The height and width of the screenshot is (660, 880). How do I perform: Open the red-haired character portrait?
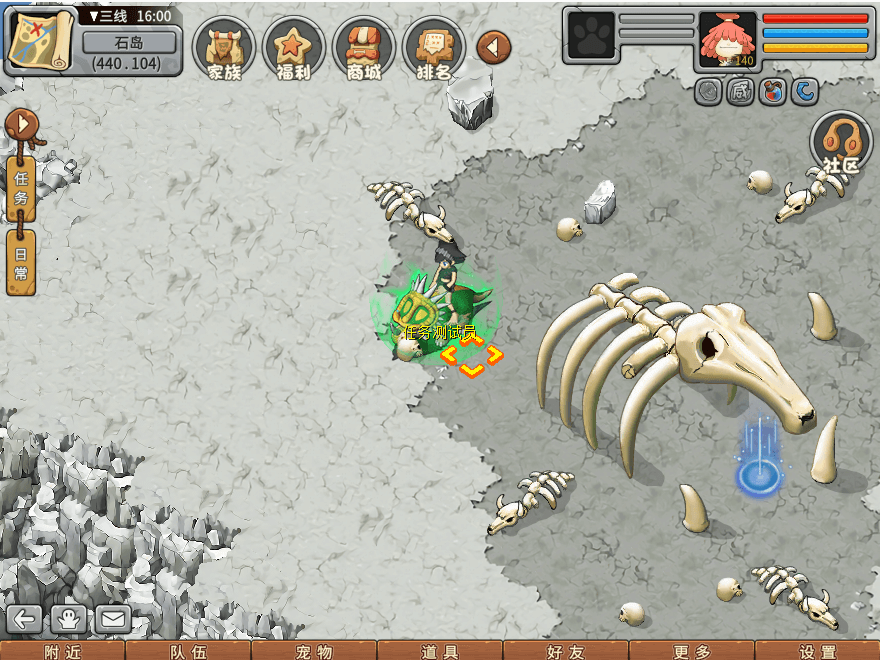pyautogui.click(x=727, y=40)
